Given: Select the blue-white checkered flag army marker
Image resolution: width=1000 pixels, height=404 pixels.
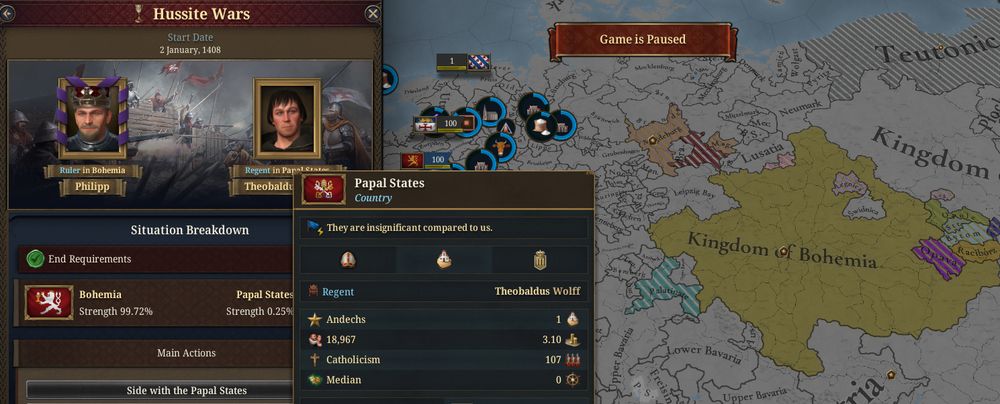Looking at the screenshot, I should point(478,61).
